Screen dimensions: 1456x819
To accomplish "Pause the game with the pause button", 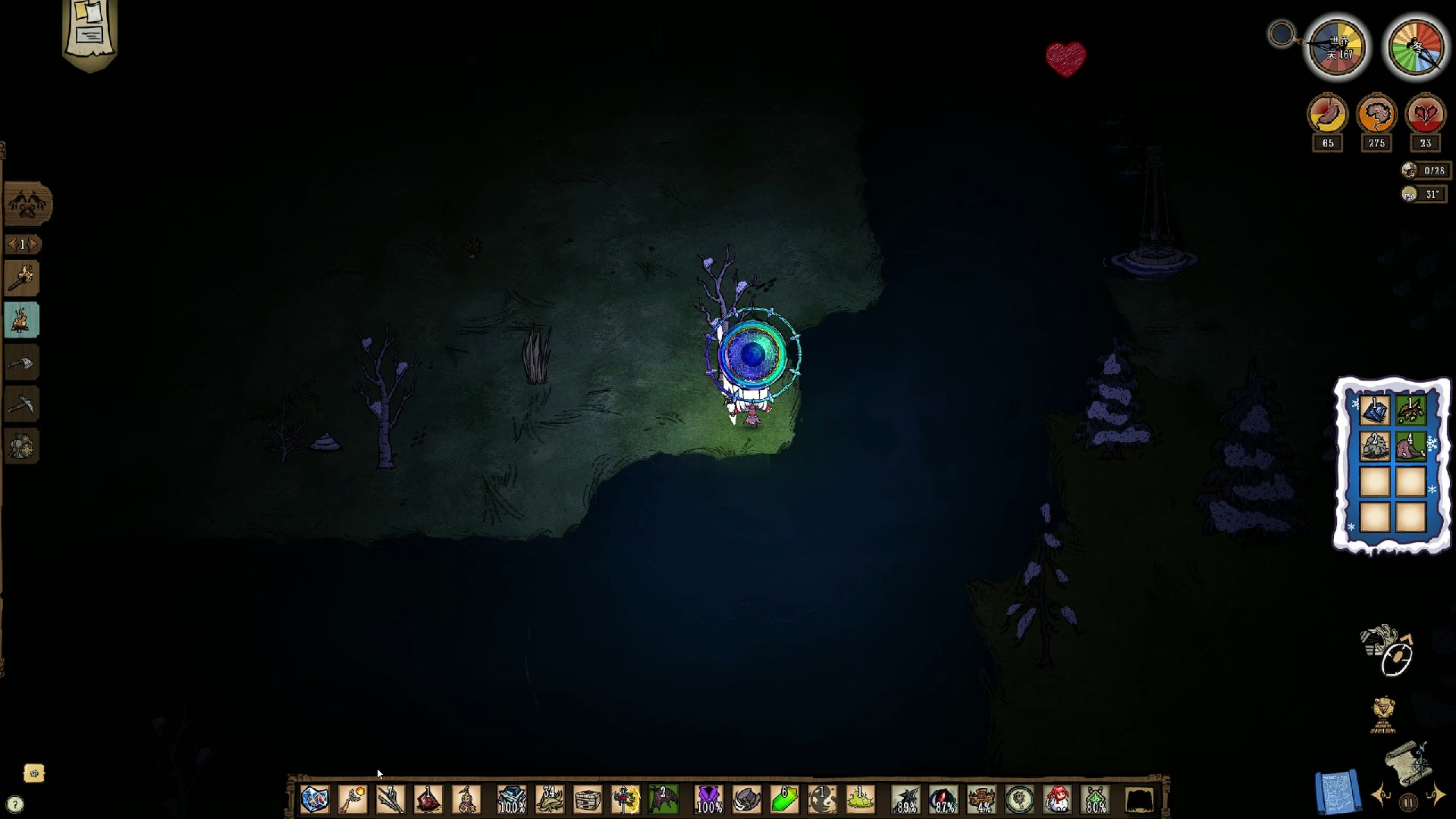I will coord(1408,802).
